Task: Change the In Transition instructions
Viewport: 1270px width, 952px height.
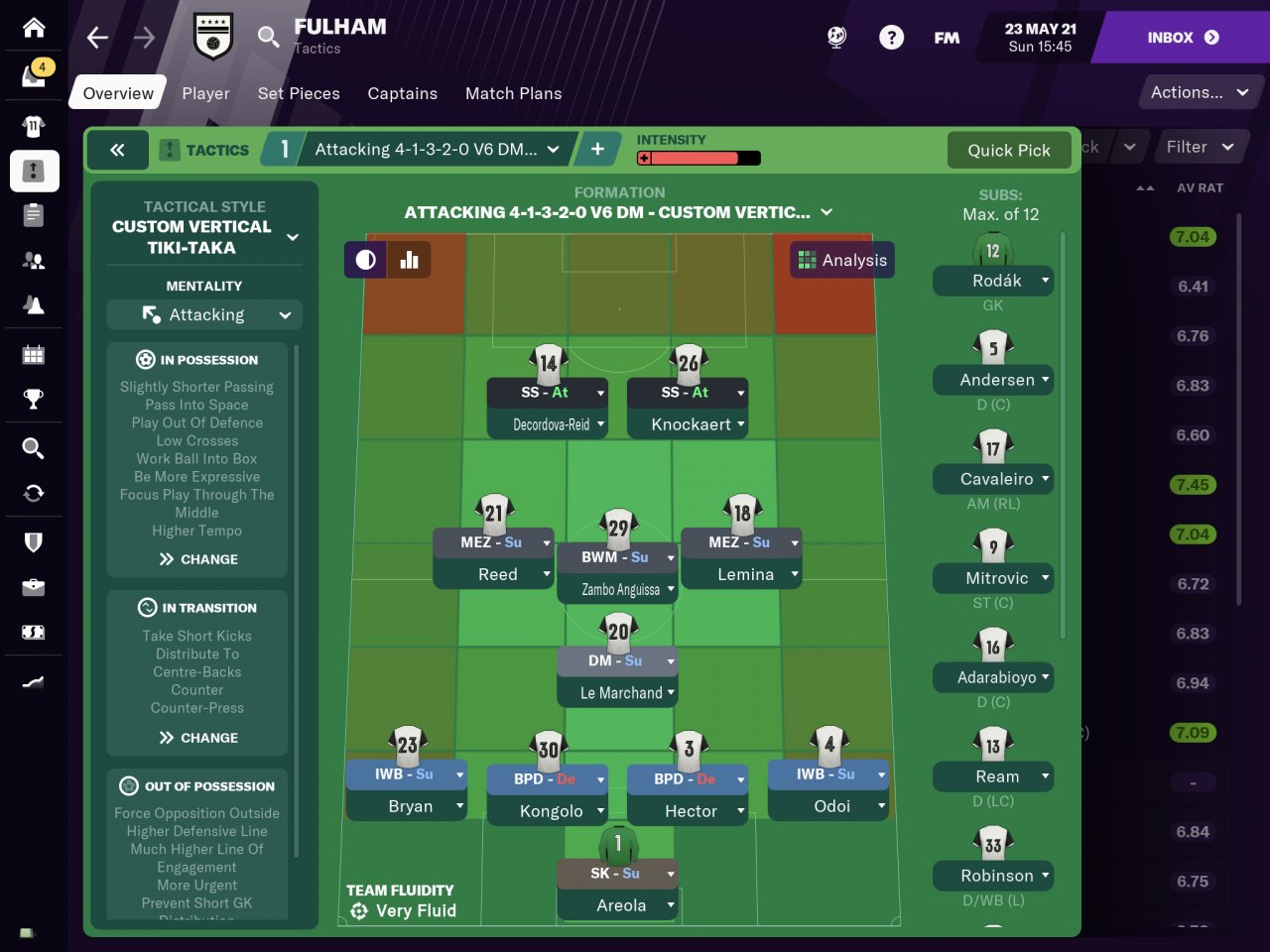Action: (x=198, y=738)
